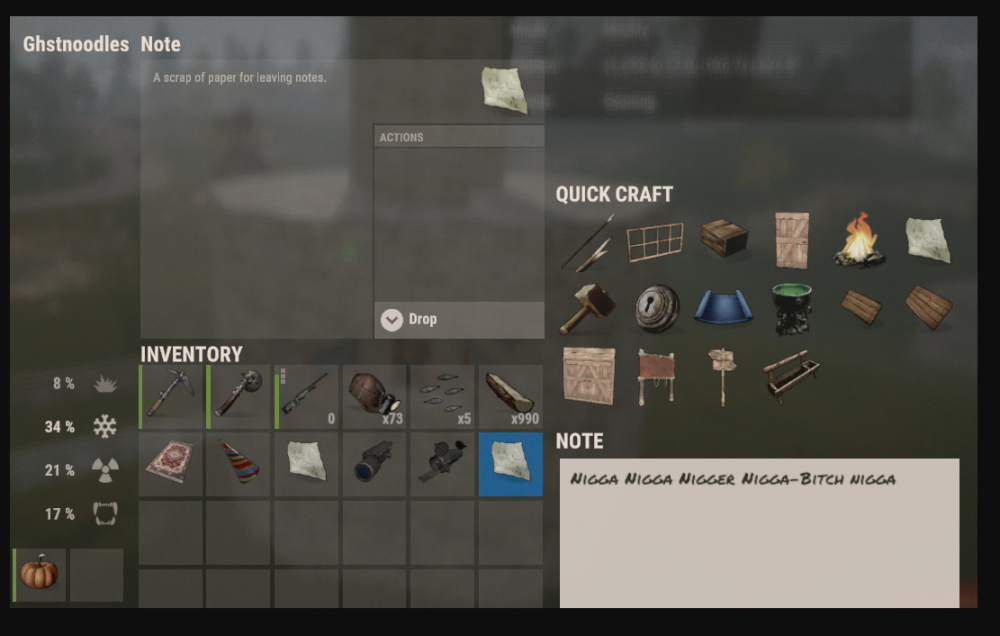Choose the rifle with 0 ammo
Screen dimensions: 1000x636
pos(307,396)
